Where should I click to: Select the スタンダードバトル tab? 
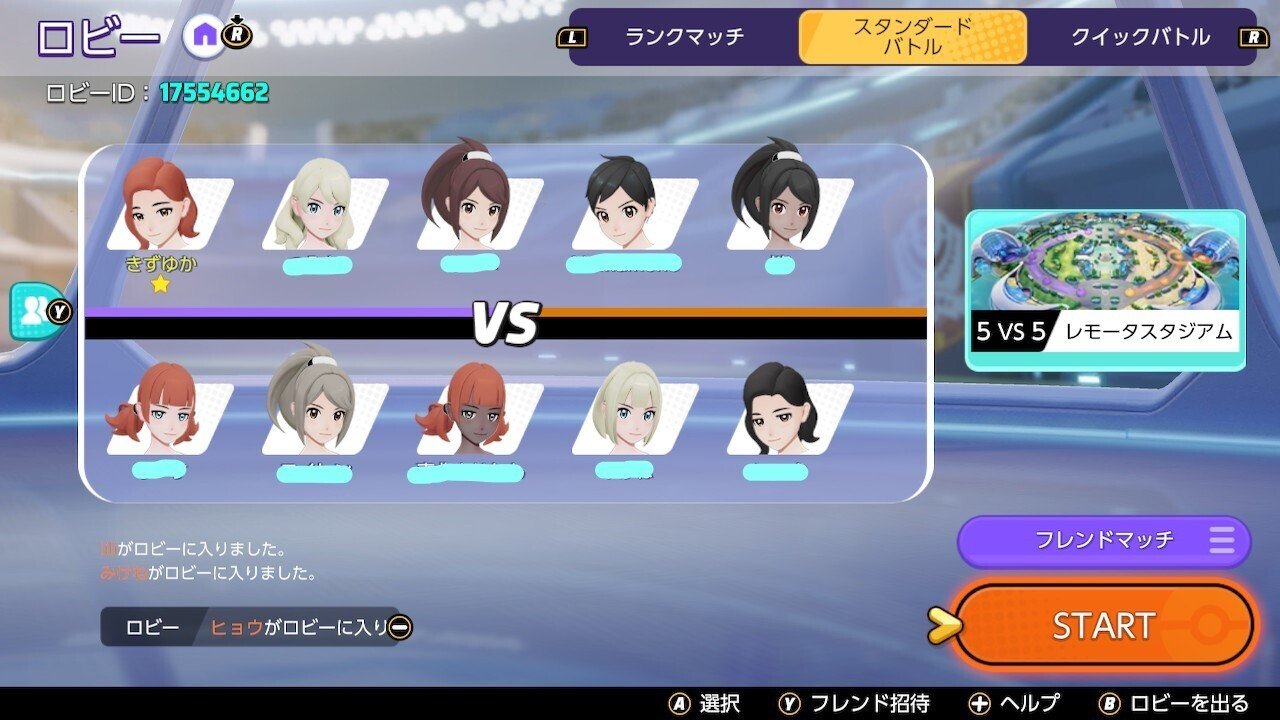tap(912, 37)
